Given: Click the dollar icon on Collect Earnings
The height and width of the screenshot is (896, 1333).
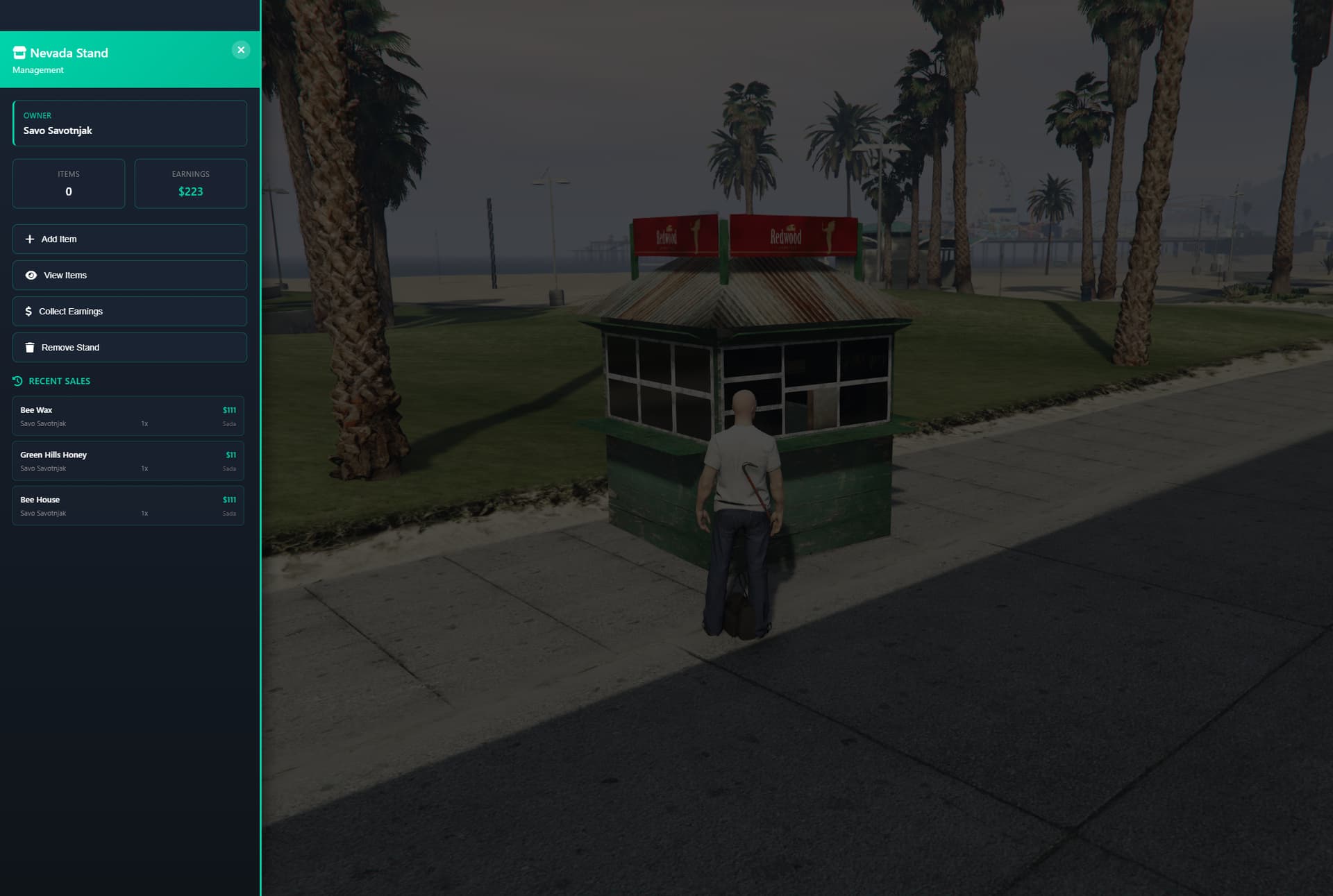Looking at the screenshot, I should tap(28, 311).
